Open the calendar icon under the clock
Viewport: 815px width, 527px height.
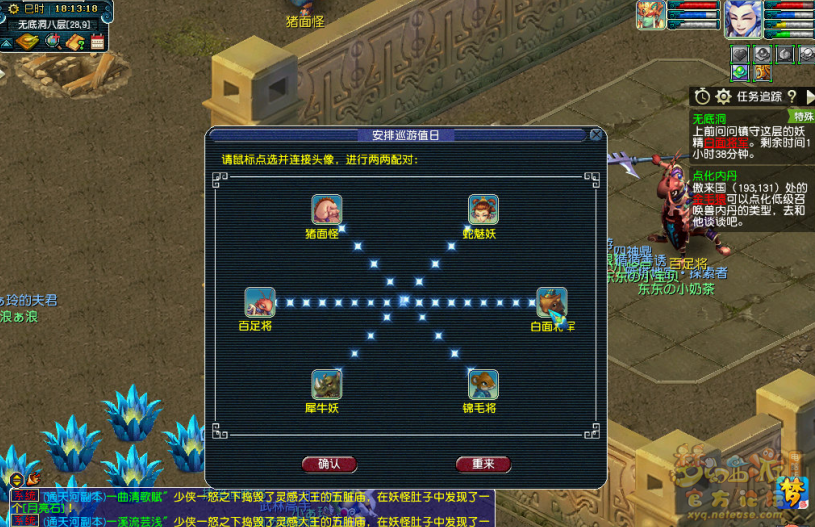[x=97, y=42]
